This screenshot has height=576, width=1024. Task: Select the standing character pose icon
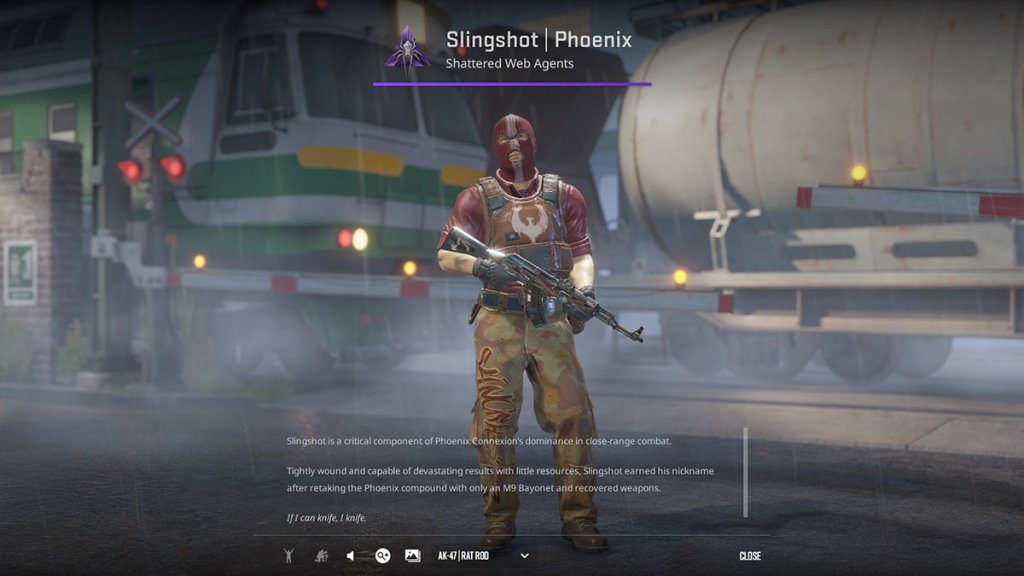click(289, 556)
